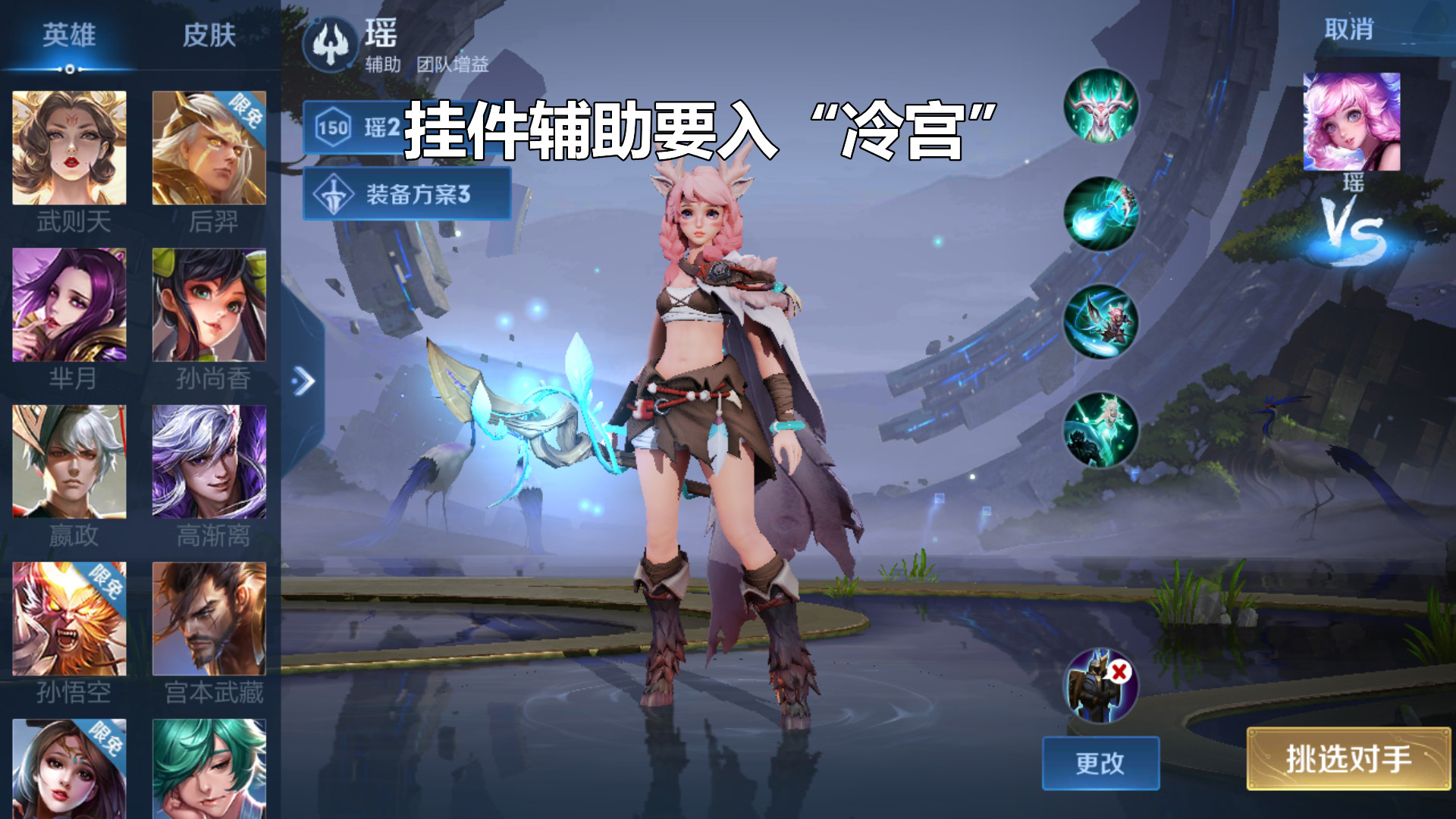Click the 更改 change button
This screenshot has height=819, width=1456.
[1100, 763]
